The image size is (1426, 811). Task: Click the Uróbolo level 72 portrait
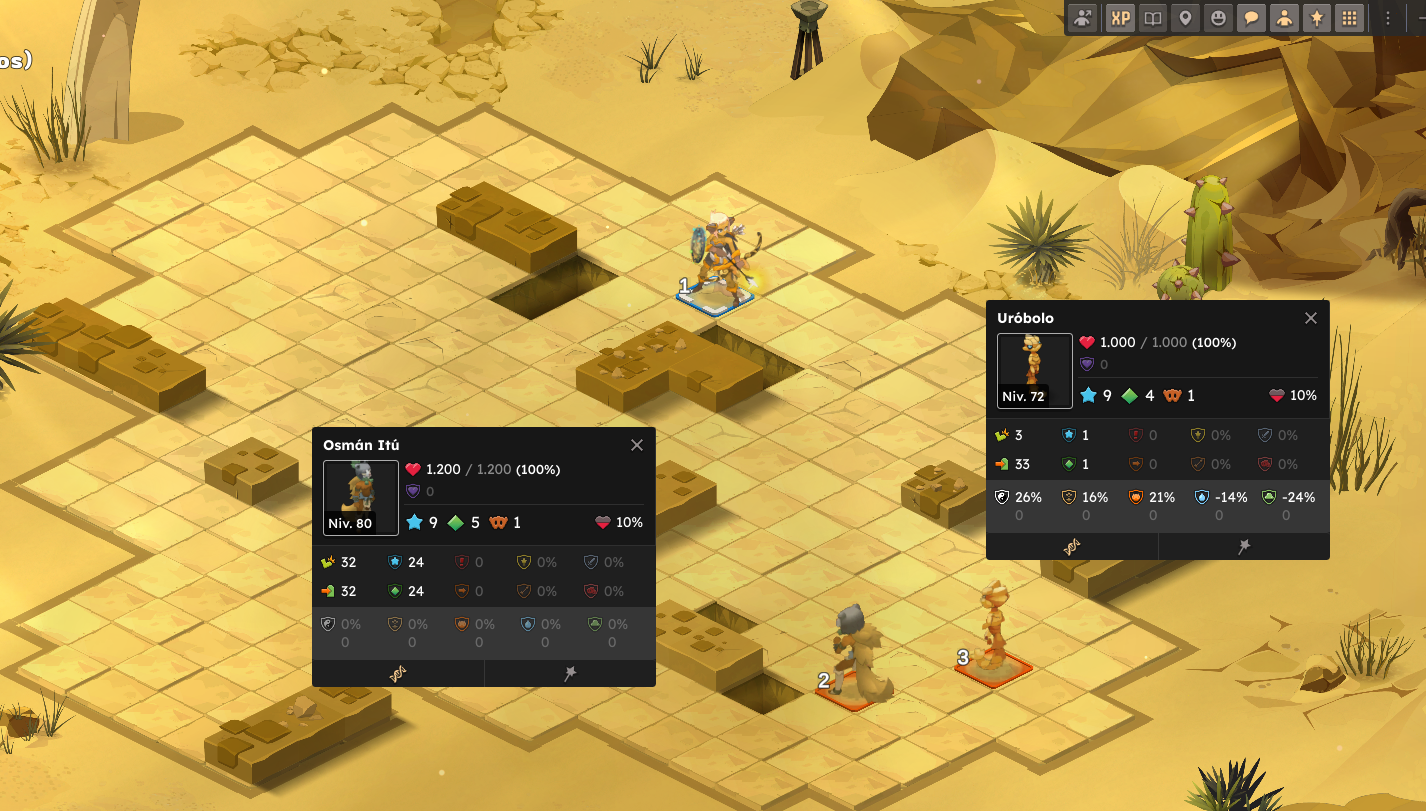coord(1034,370)
